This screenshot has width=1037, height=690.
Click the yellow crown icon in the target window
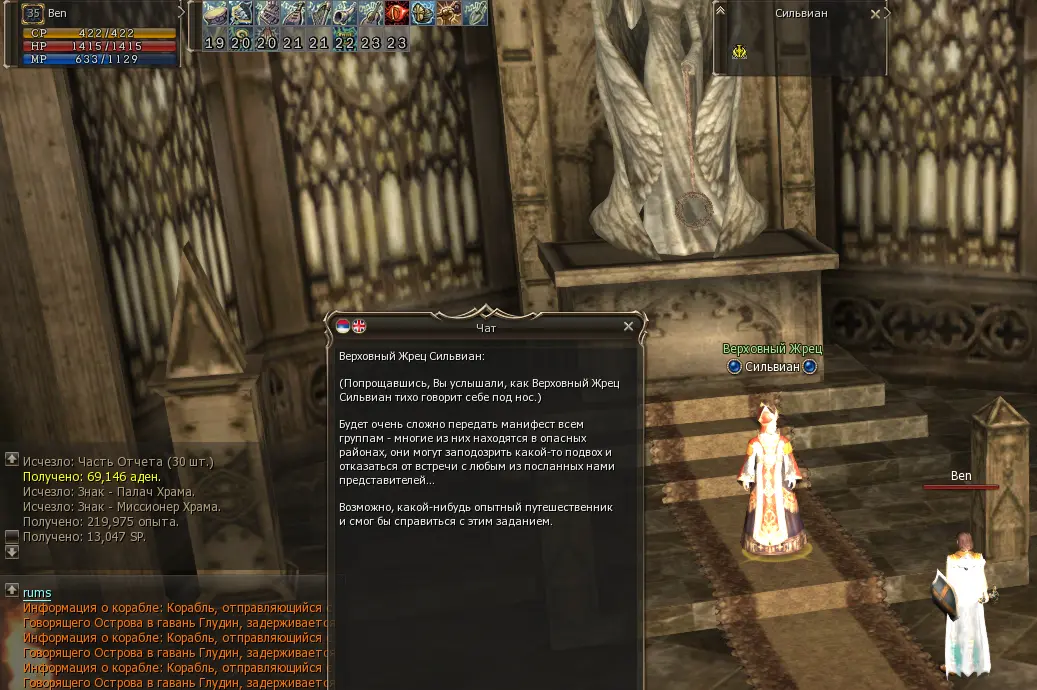pyautogui.click(x=739, y=52)
